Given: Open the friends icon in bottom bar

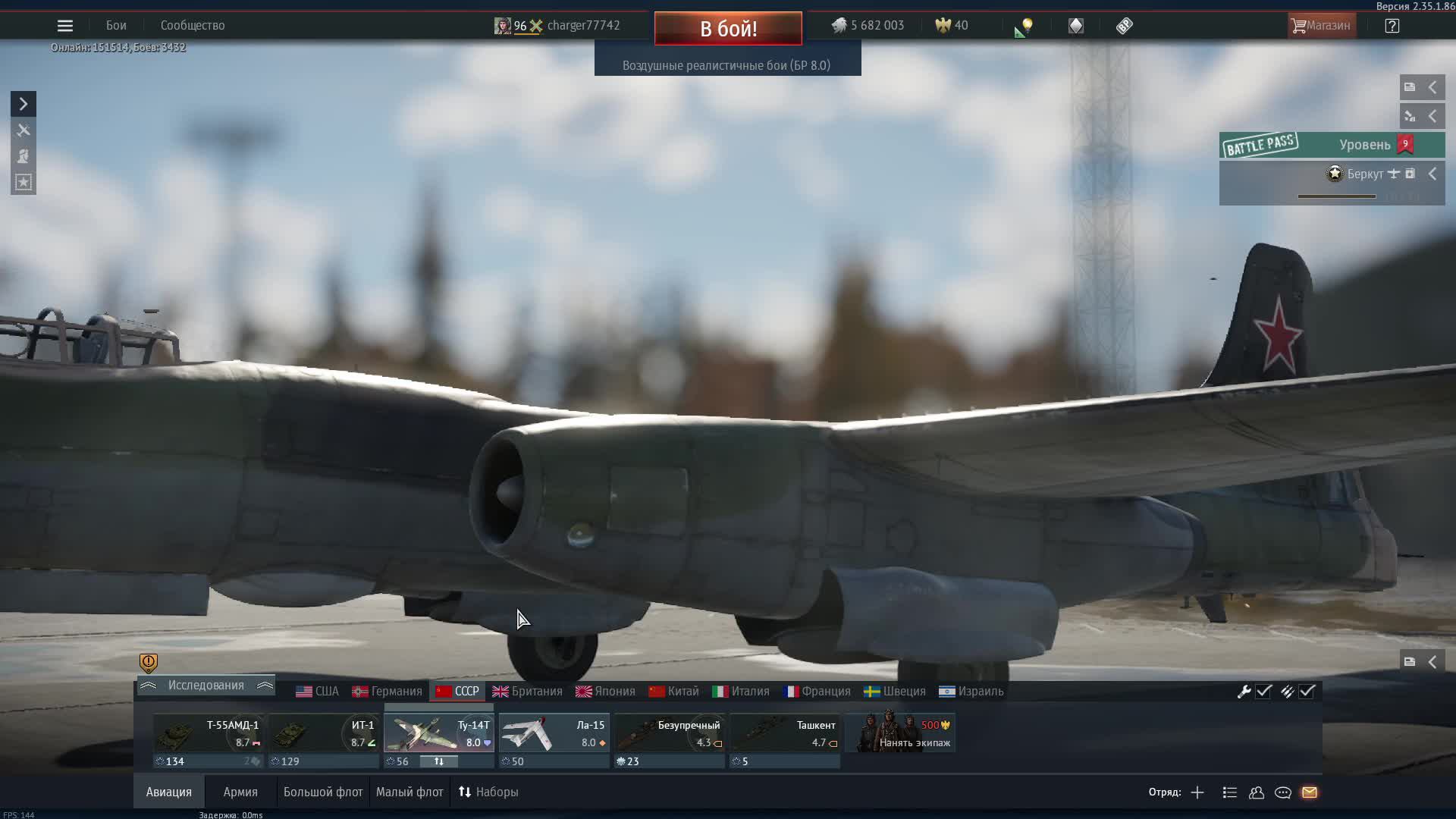Looking at the screenshot, I should point(1256,792).
